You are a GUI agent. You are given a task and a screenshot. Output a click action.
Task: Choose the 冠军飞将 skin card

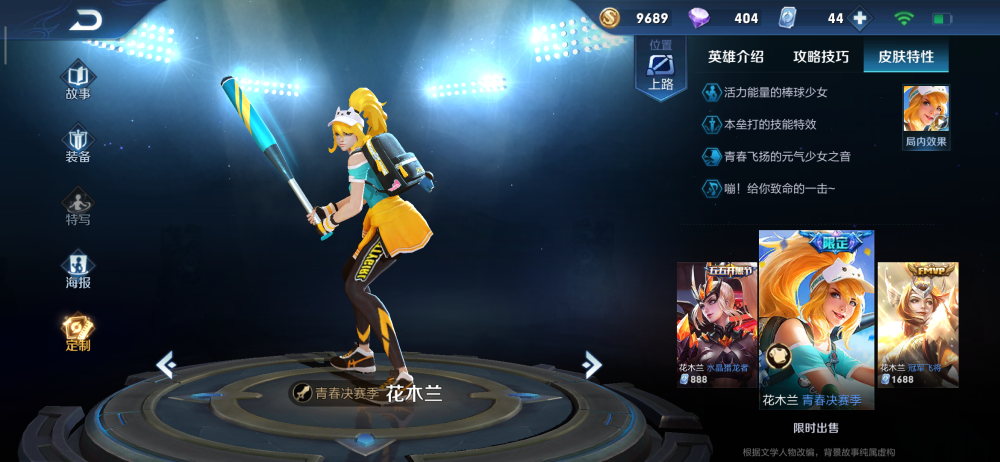click(918, 324)
